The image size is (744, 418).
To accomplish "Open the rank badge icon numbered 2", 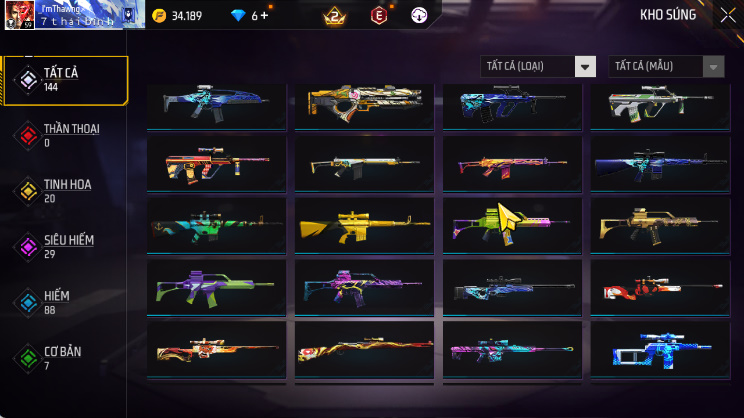I will [334, 15].
